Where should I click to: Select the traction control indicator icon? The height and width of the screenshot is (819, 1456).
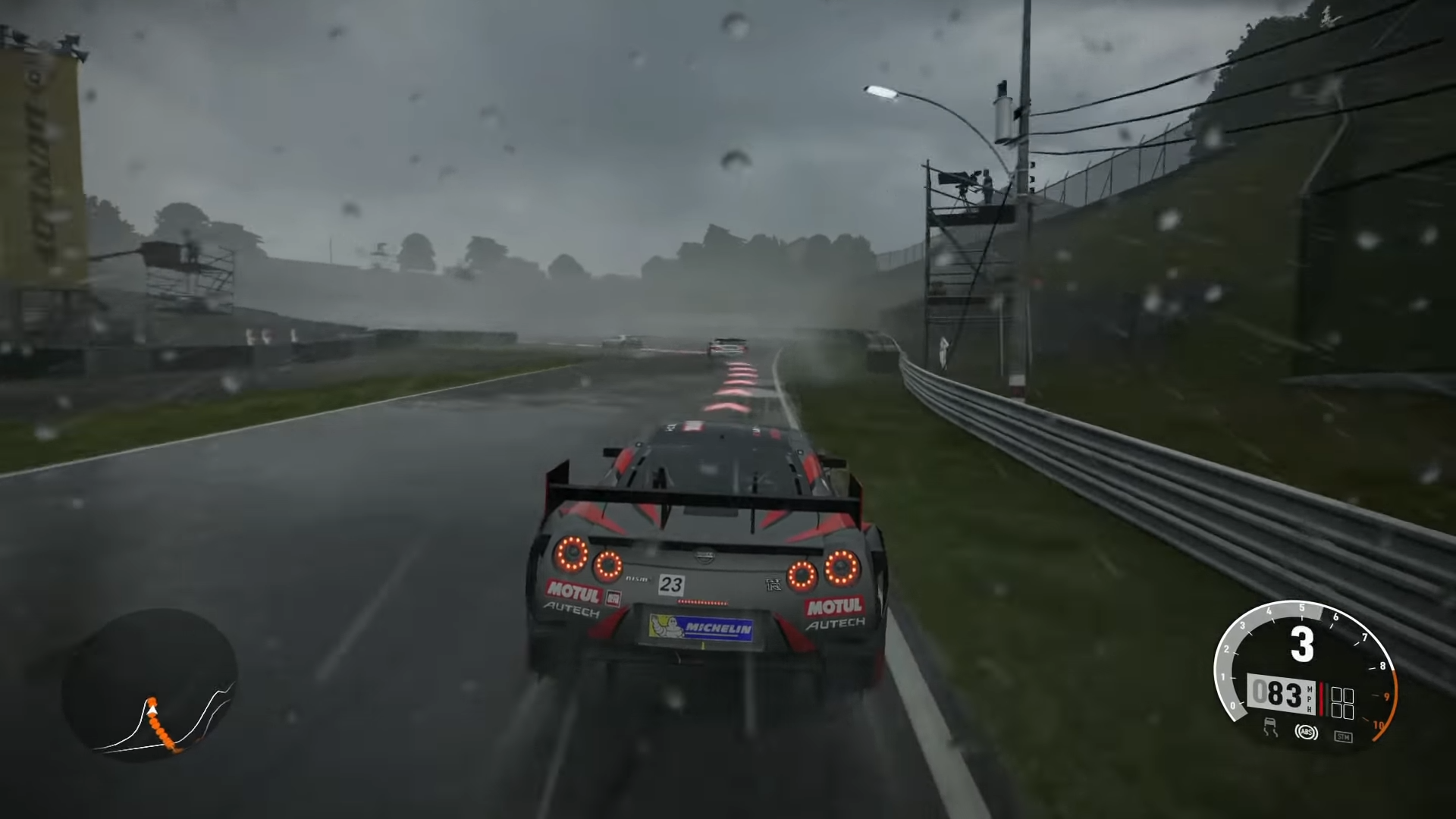[1271, 726]
